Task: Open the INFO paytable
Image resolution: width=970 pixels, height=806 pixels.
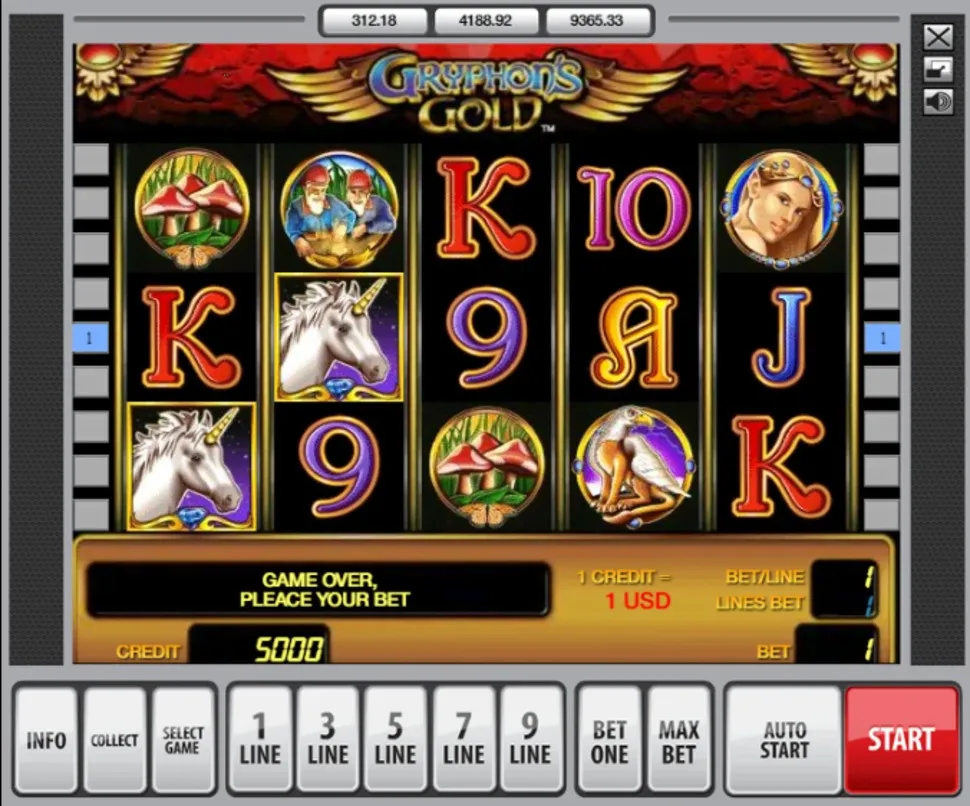Action: coord(46,740)
